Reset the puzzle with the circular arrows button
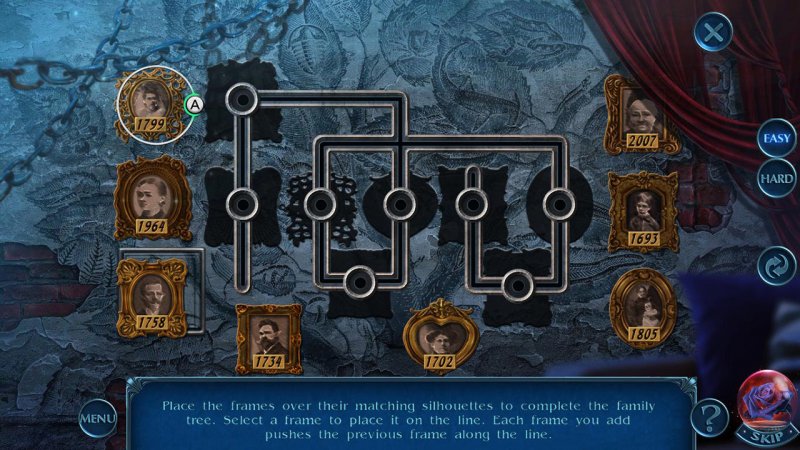 776,267
